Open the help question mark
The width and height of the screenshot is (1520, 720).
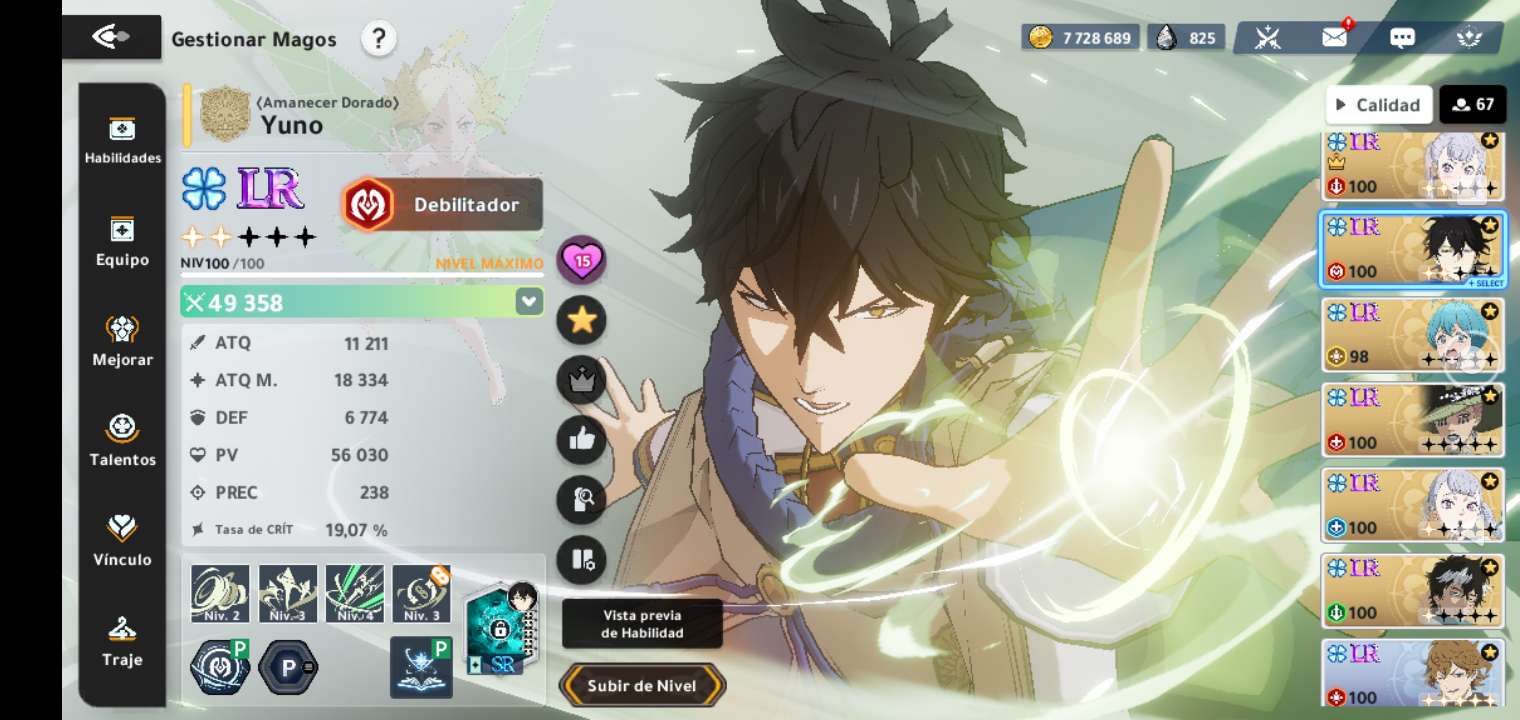click(x=378, y=39)
